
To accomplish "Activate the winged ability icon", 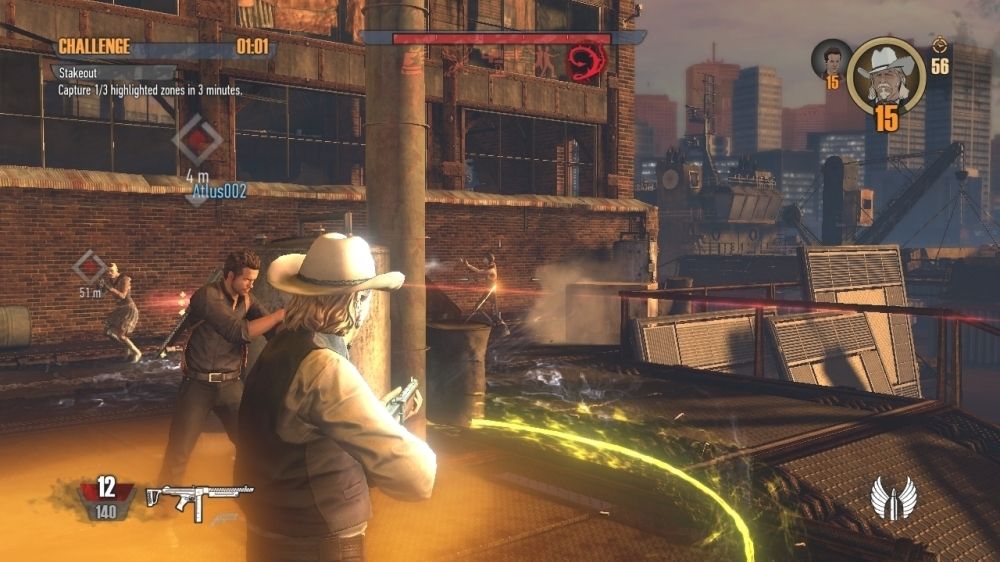I will tap(894, 498).
